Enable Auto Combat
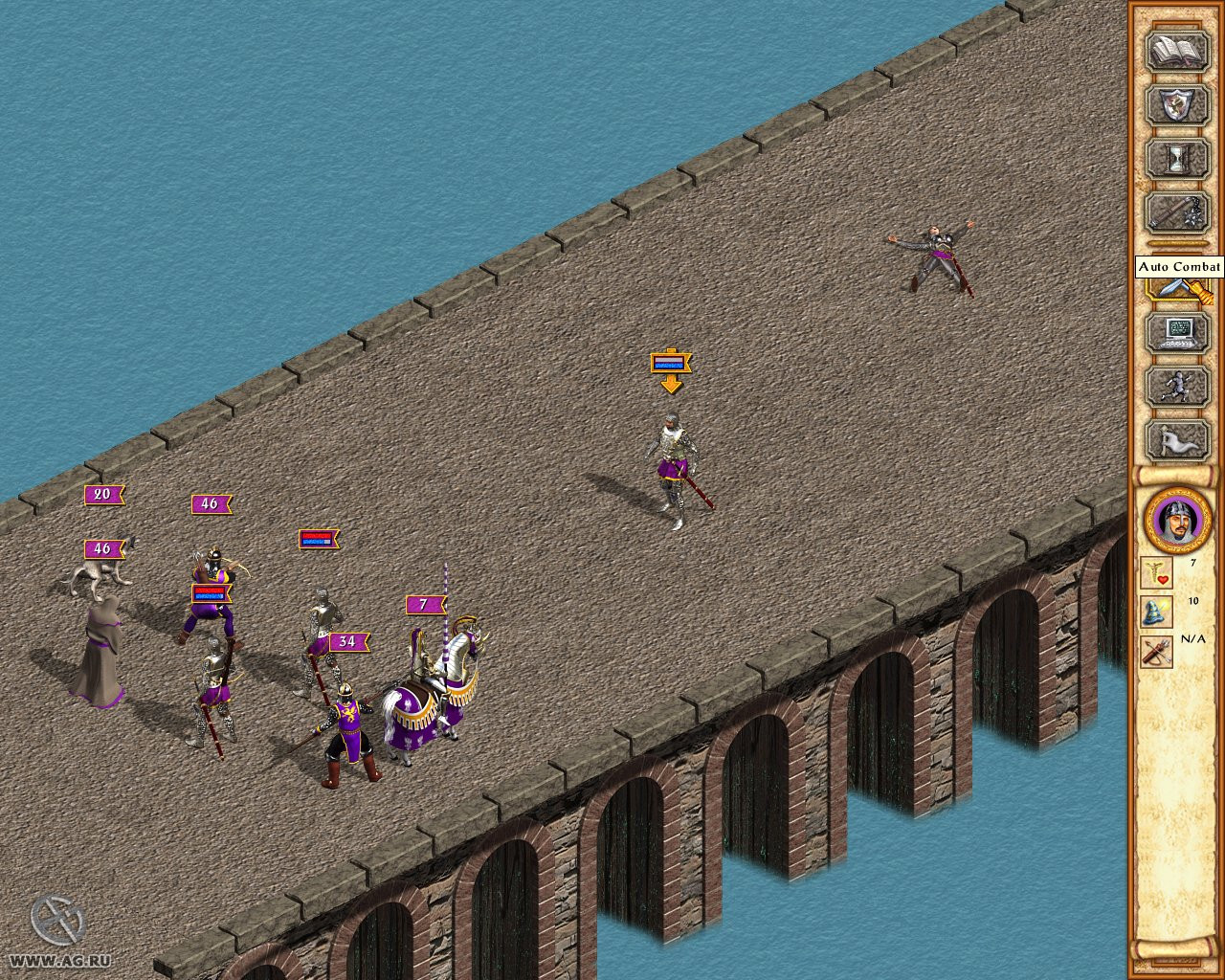The height and width of the screenshot is (980, 1225). tap(1175, 287)
